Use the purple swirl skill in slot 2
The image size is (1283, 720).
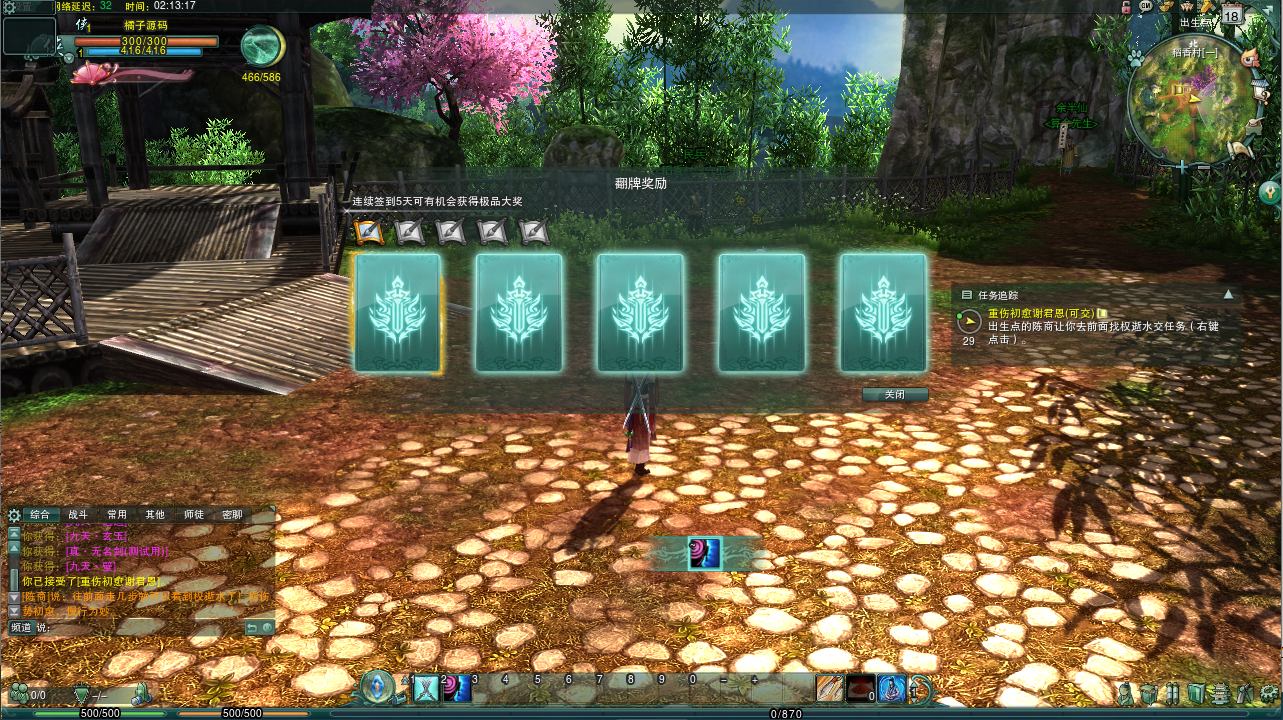tap(457, 689)
